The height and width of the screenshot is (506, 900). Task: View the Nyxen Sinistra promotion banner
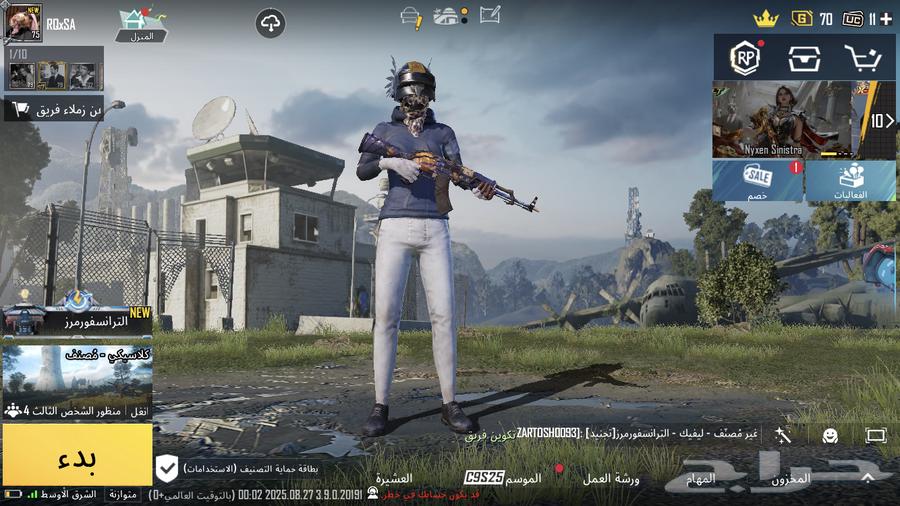(780, 120)
